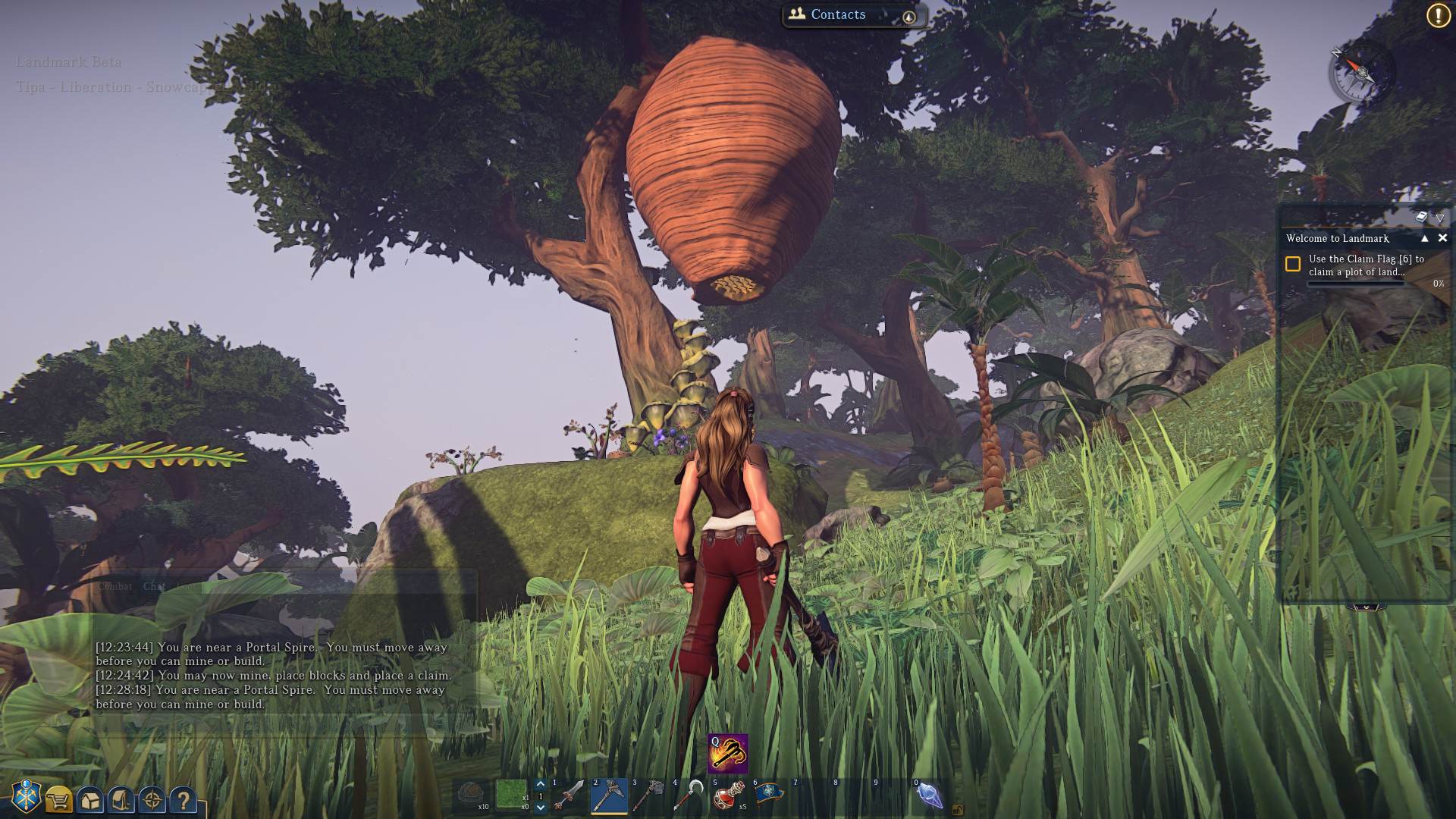This screenshot has width=1456, height=819.
Task: Select the stone axe in slot 3
Action: pyautogui.click(x=649, y=795)
